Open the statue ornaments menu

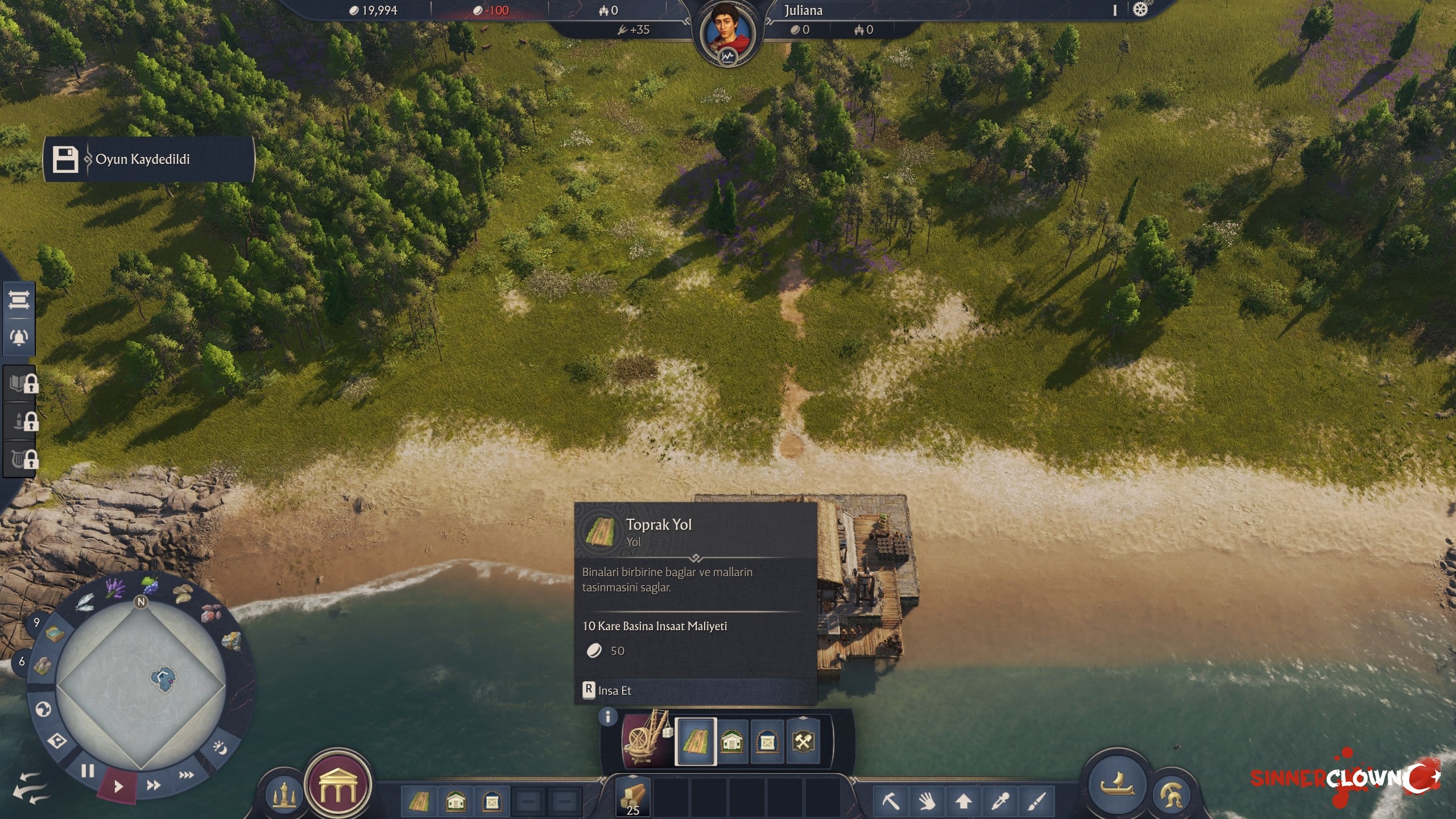point(284,795)
